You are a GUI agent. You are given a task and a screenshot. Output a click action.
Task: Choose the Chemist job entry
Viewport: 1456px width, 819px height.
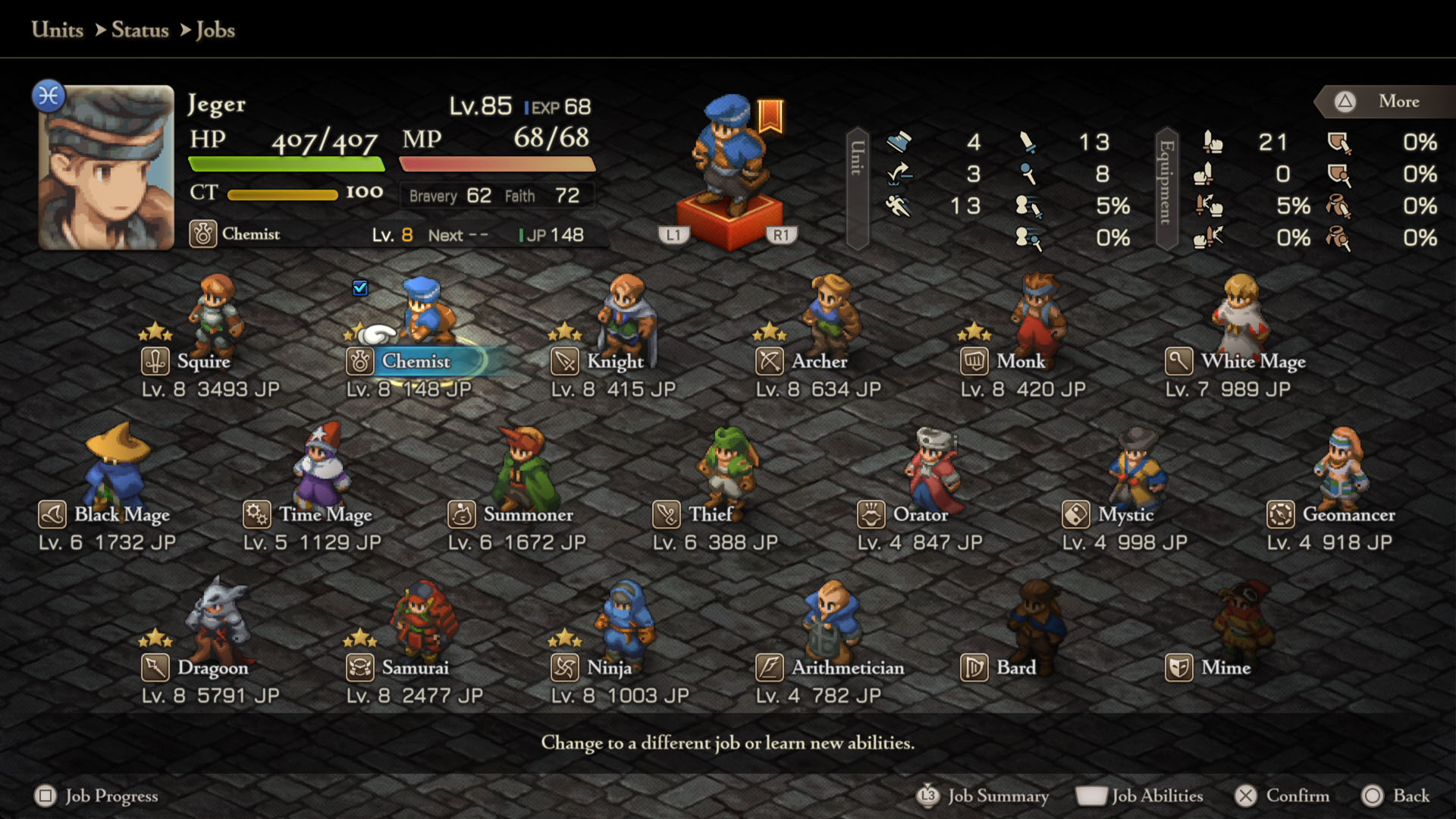(x=416, y=362)
